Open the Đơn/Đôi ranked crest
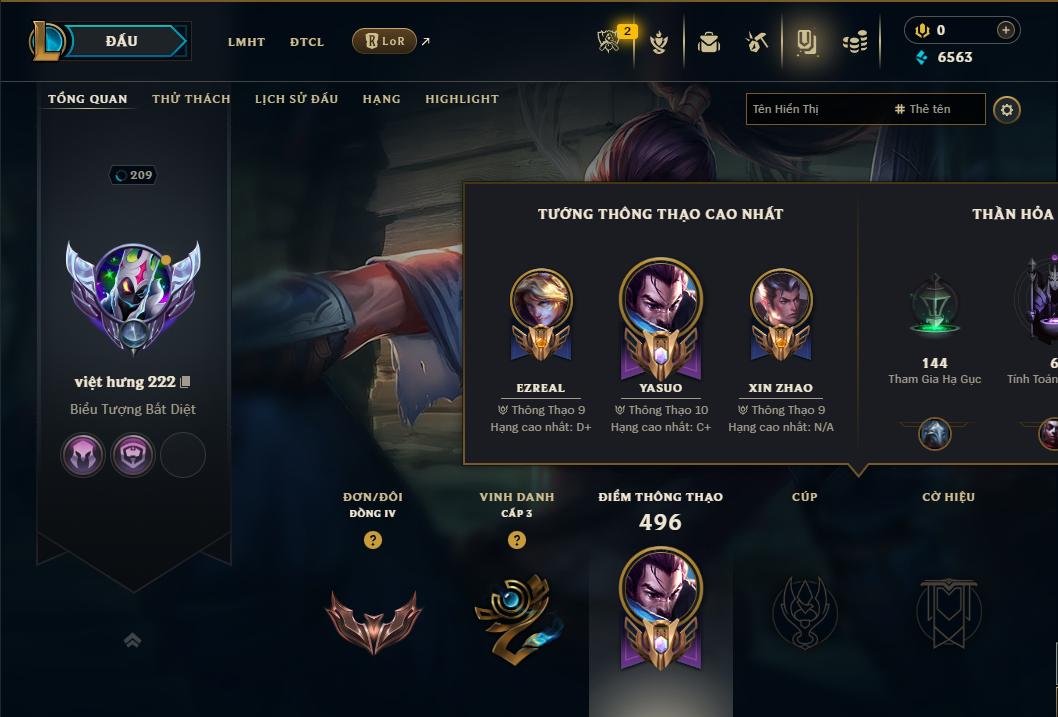 click(x=373, y=620)
